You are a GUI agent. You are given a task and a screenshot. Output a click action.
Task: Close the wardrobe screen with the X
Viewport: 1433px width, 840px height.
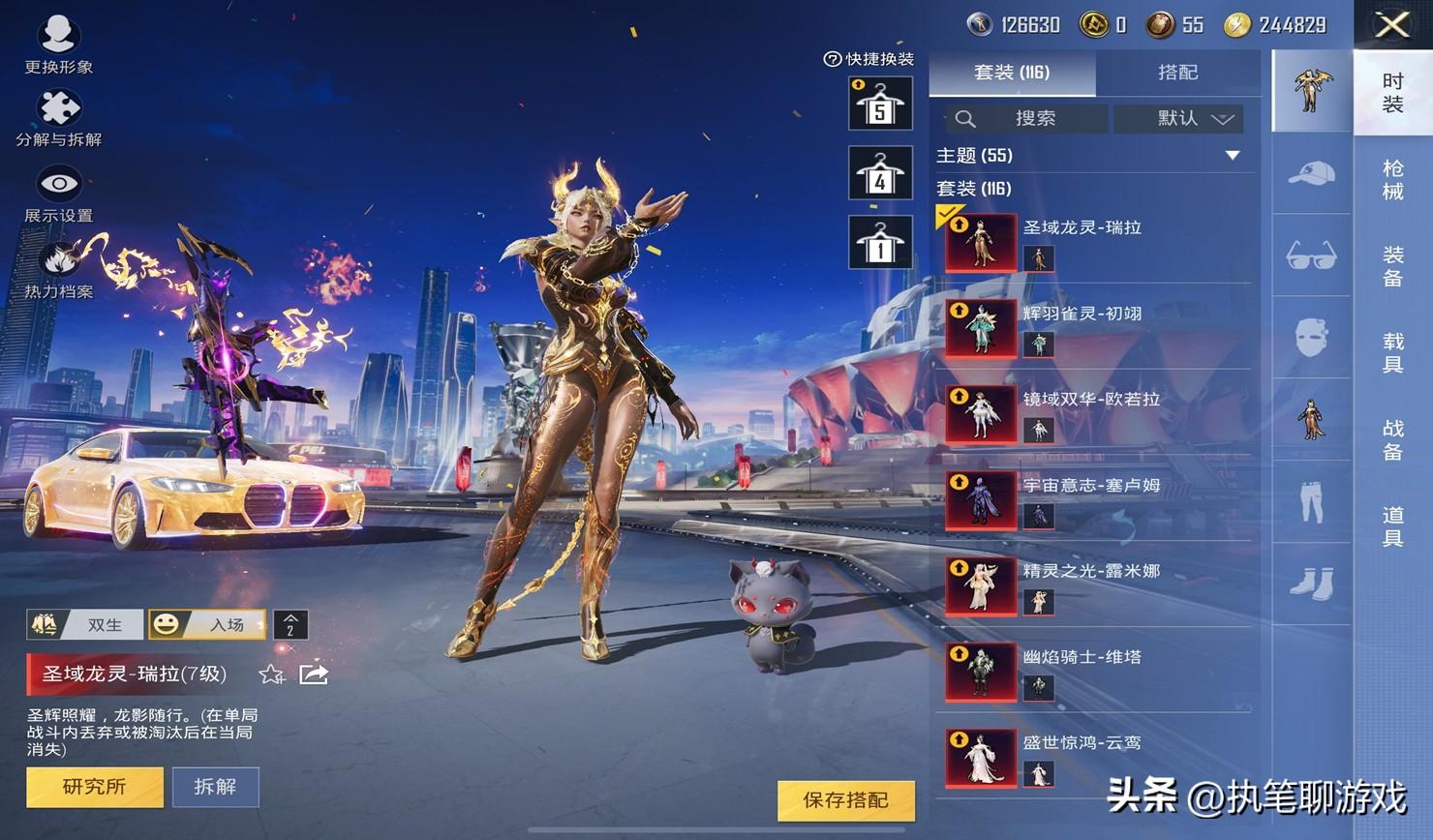point(1392,25)
